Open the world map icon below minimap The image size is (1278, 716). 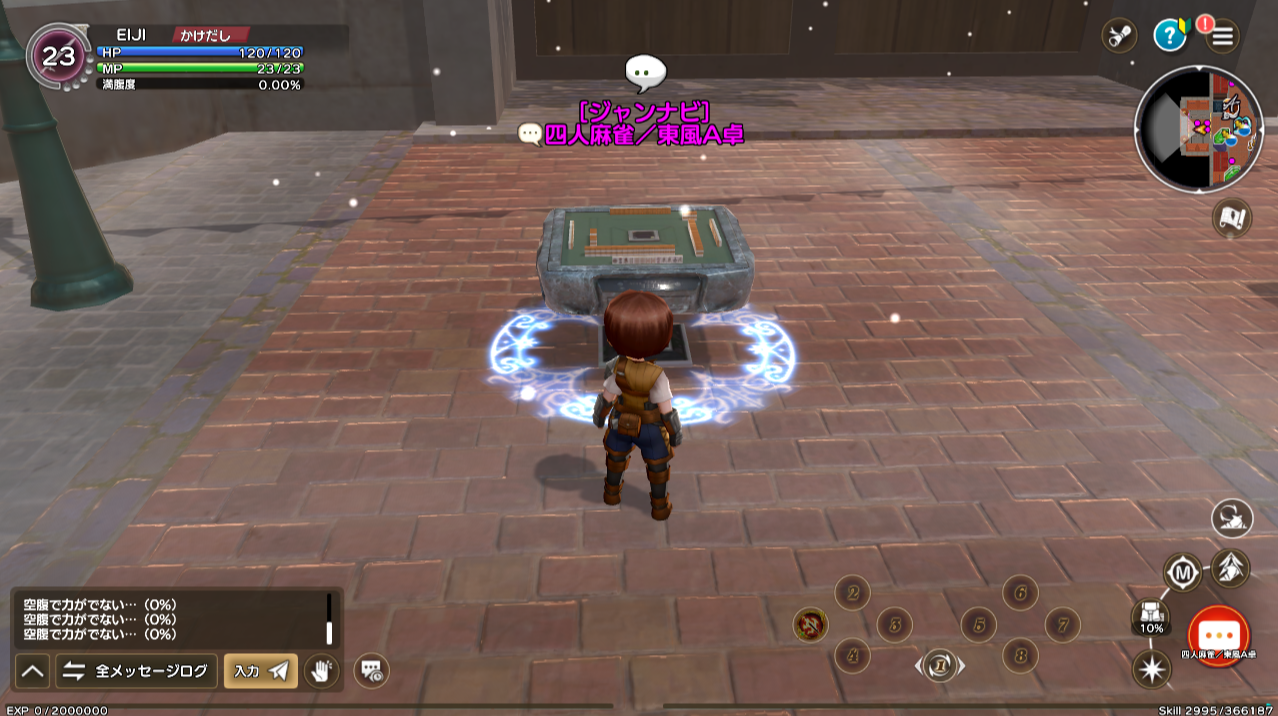(x=1232, y=218)
